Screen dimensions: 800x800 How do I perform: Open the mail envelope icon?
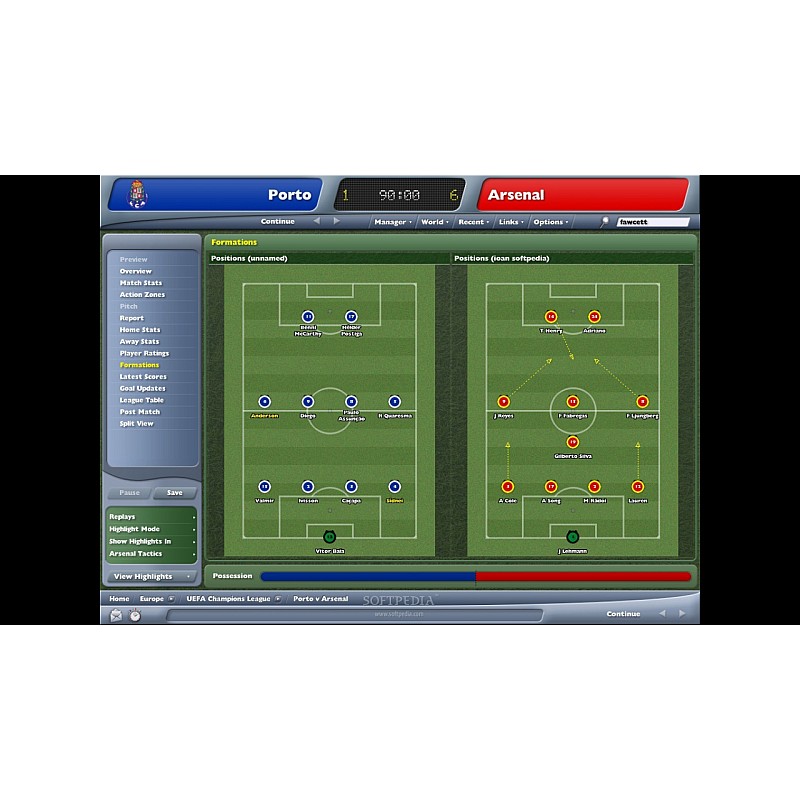[116, 614]
